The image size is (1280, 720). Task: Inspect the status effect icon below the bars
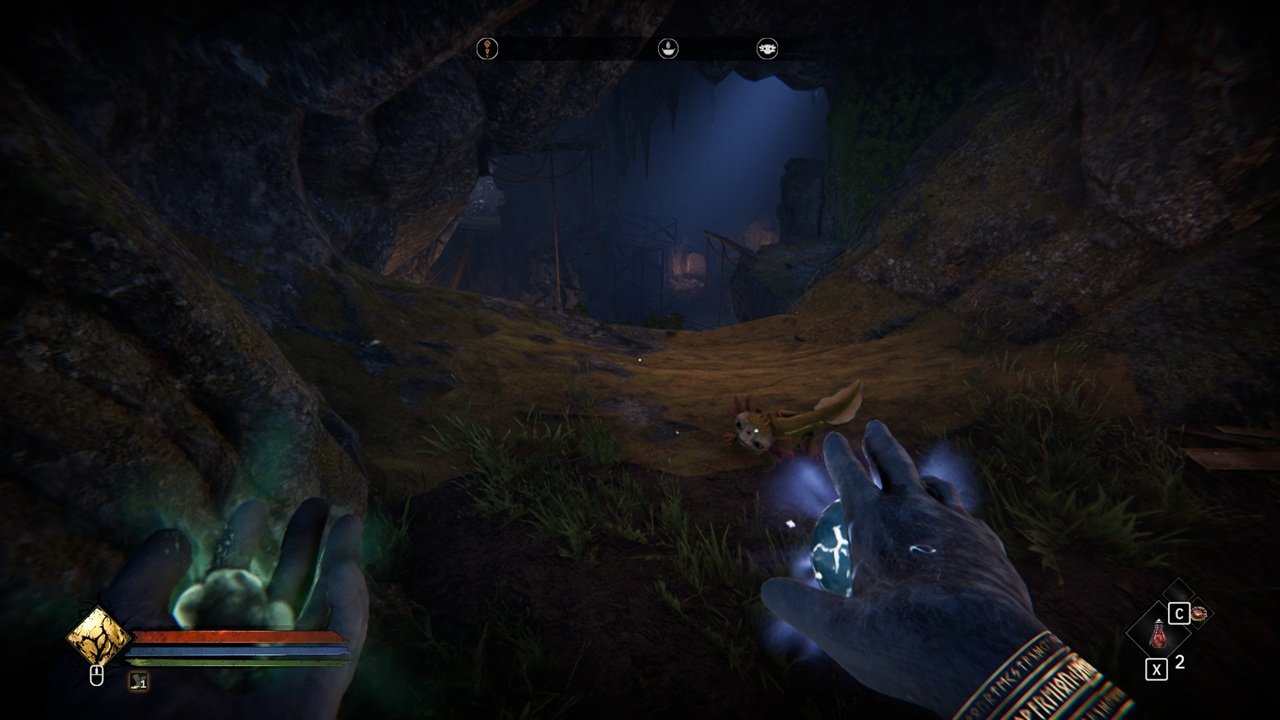(x=139, y=681)
